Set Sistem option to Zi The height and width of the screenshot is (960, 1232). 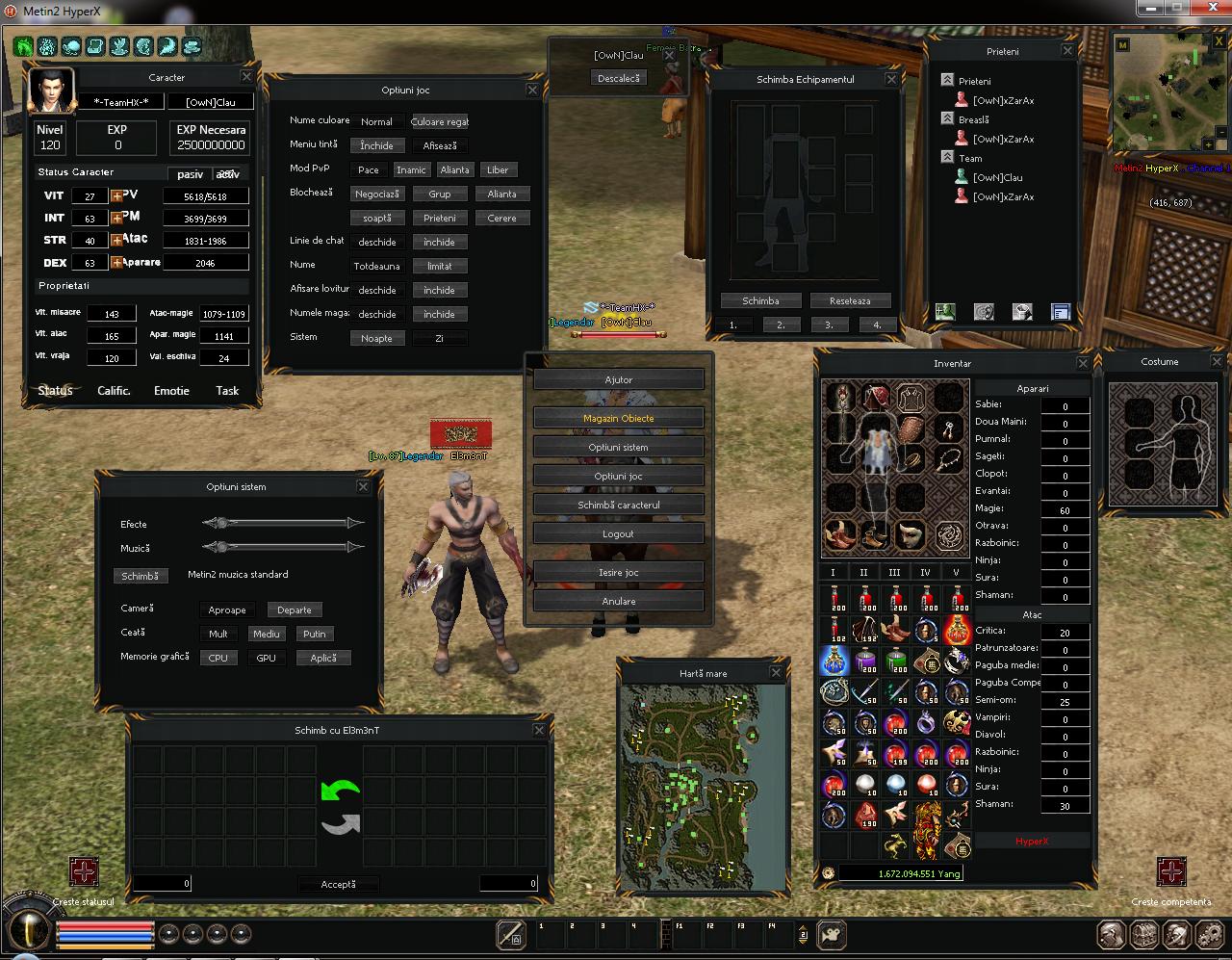tap(440, 338)
